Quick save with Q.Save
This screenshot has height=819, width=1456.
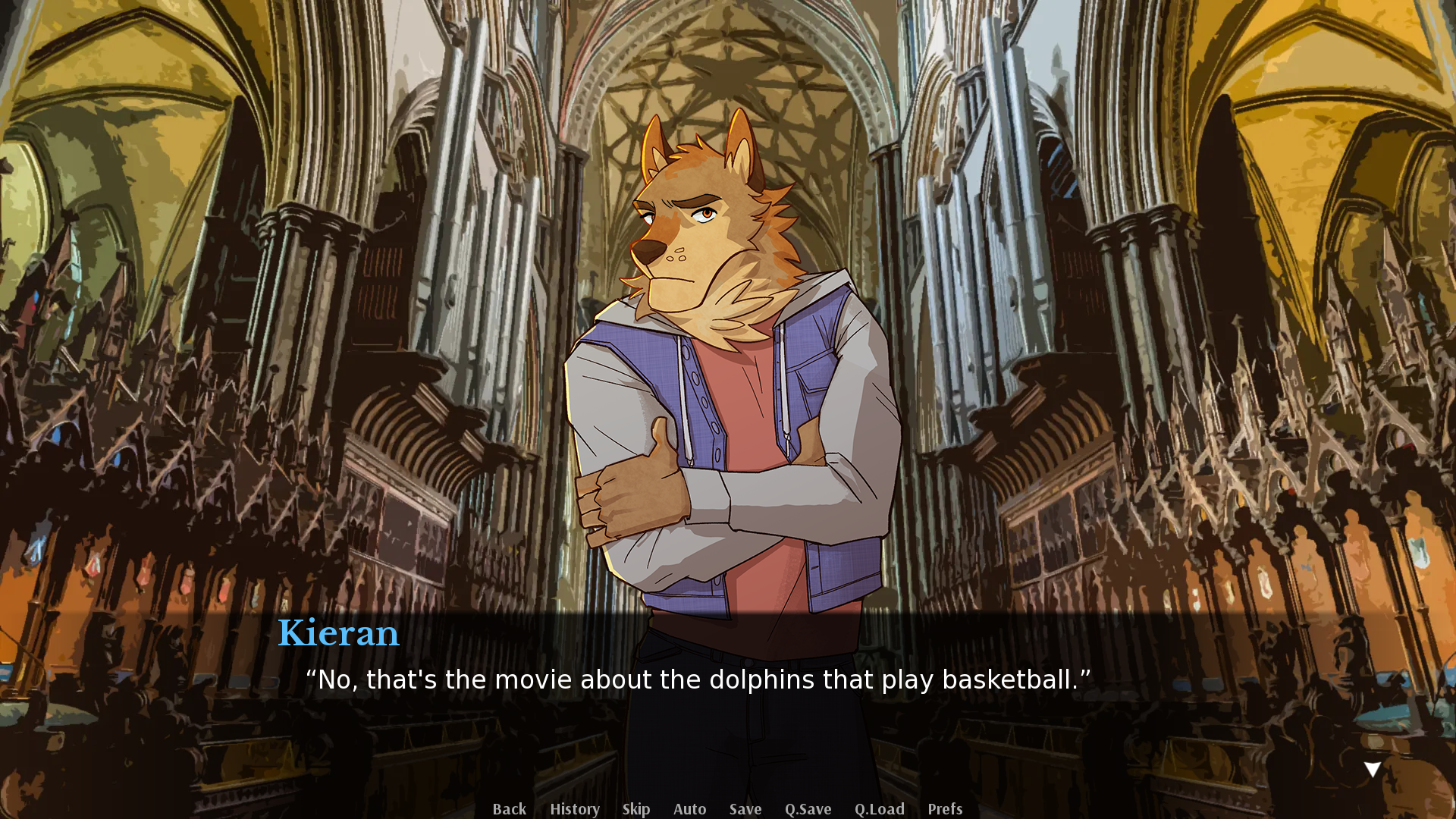(x=808, y=809)
